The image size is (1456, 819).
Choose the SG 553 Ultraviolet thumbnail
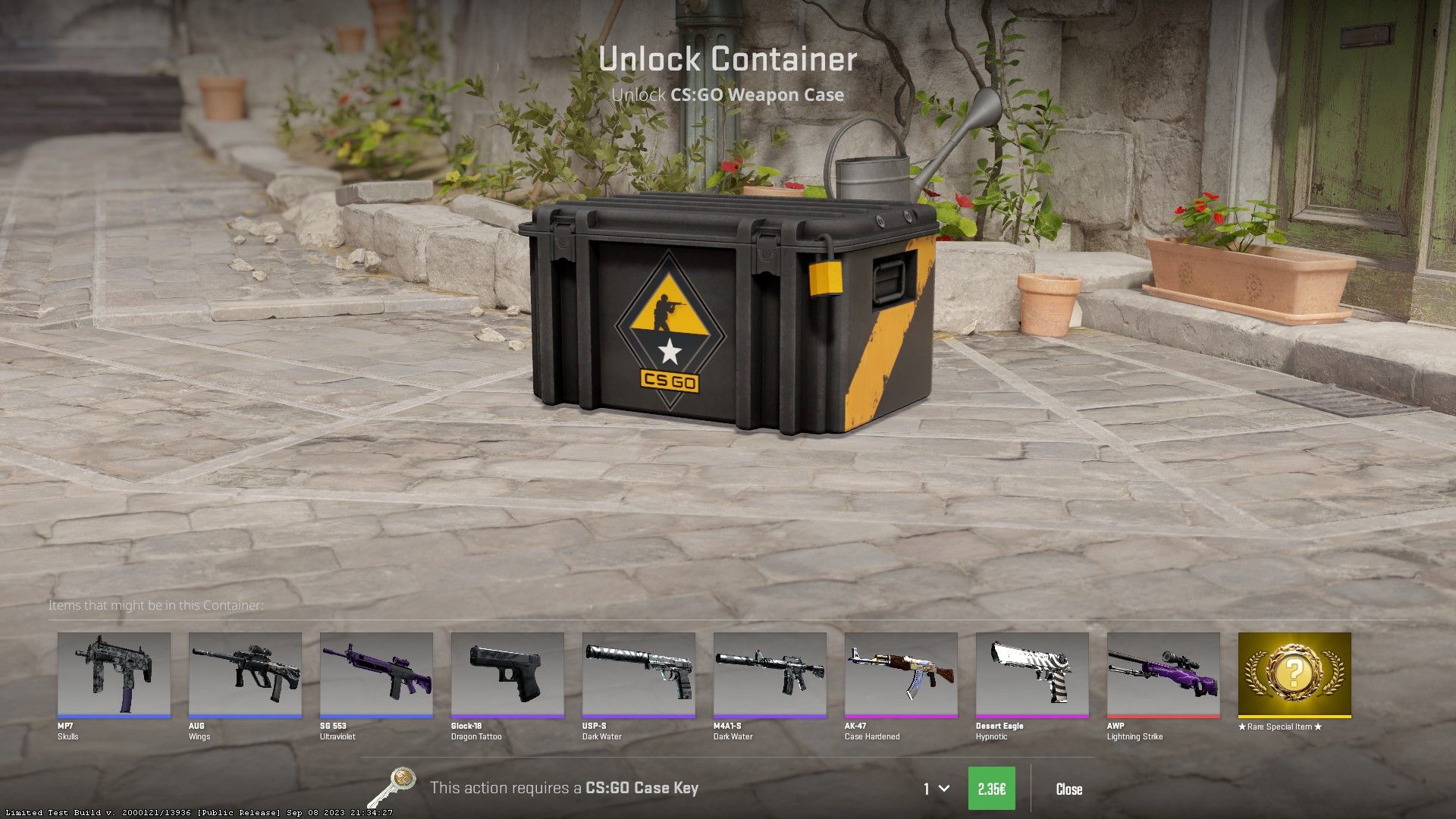376,674
